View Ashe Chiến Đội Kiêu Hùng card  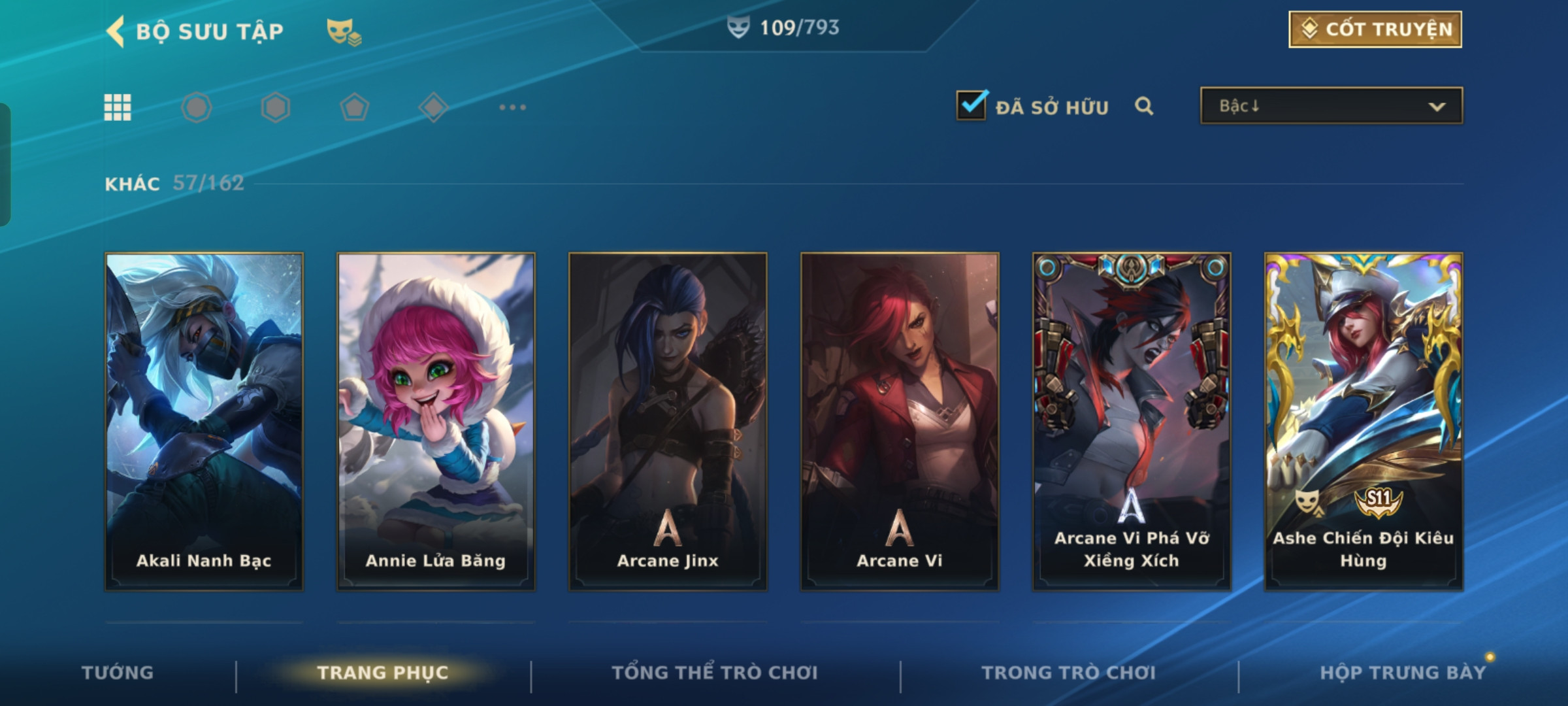(x=1364, y=421)
